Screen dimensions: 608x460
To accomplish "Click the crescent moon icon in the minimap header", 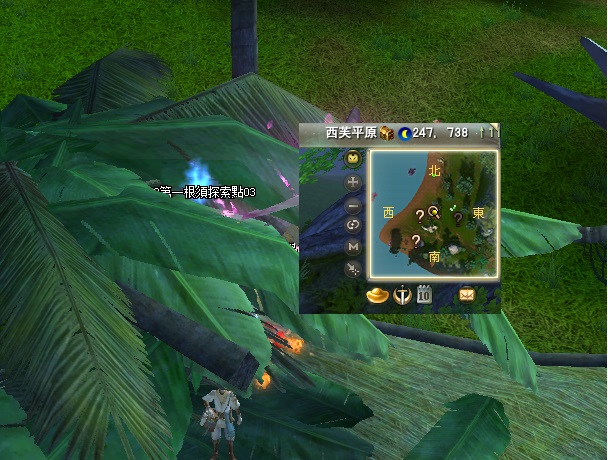I will [x=404, y=132].
